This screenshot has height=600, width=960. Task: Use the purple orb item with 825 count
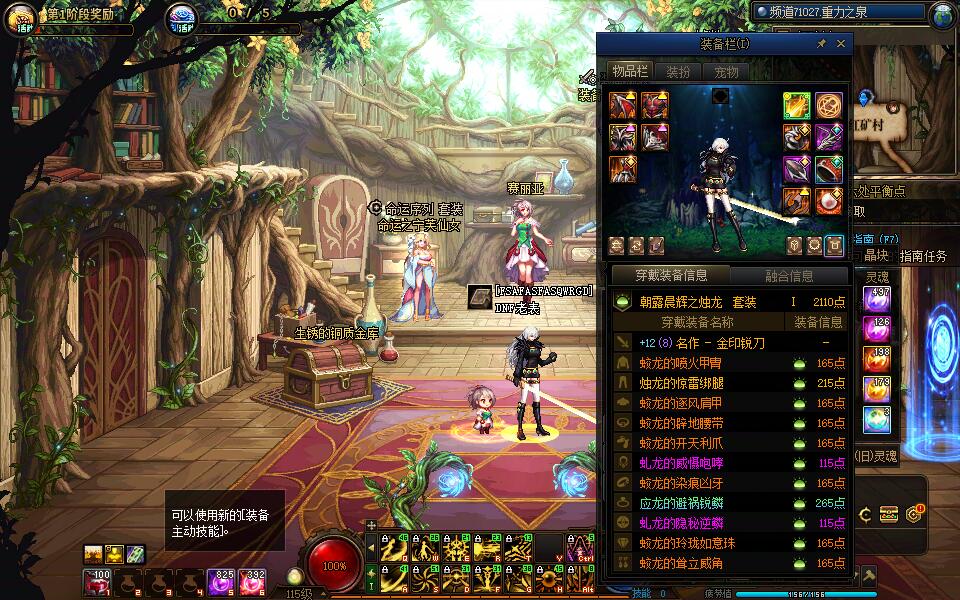[x=220, y=580]
